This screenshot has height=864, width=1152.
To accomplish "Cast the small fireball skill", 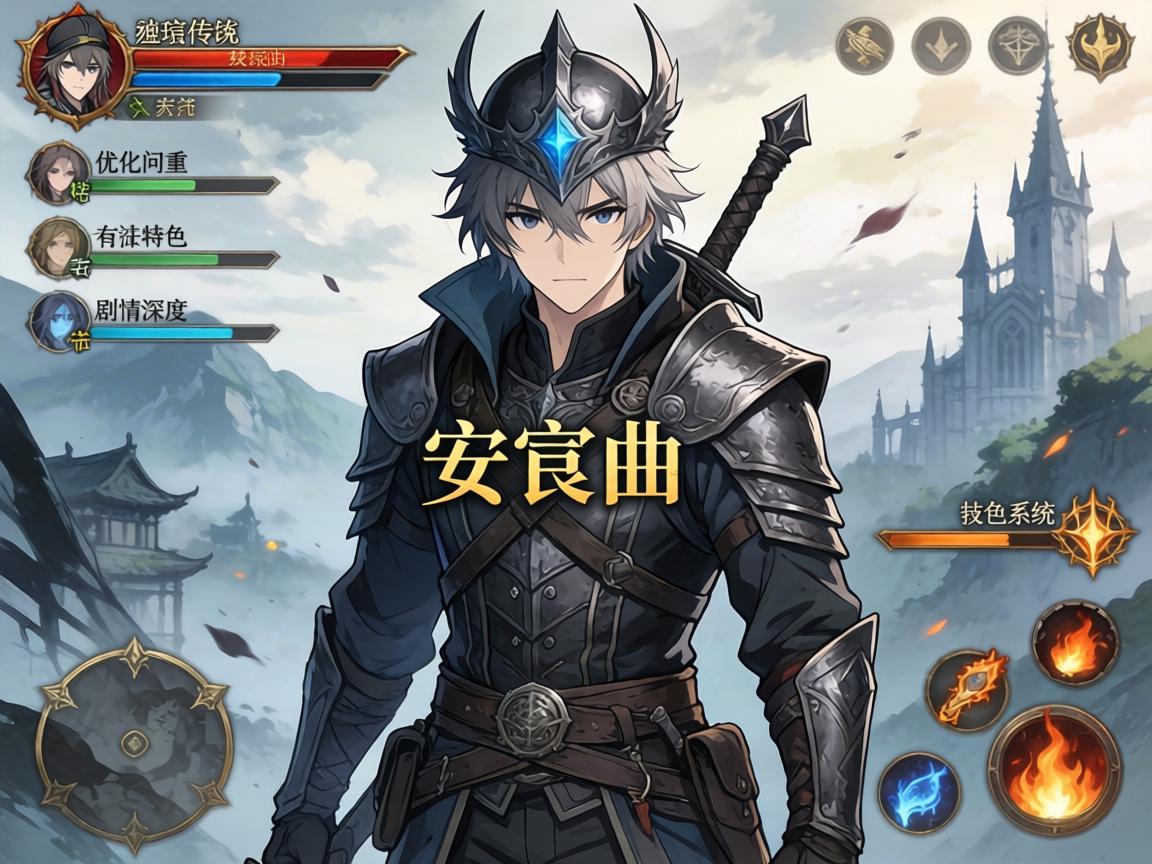I will point(1075,643).
